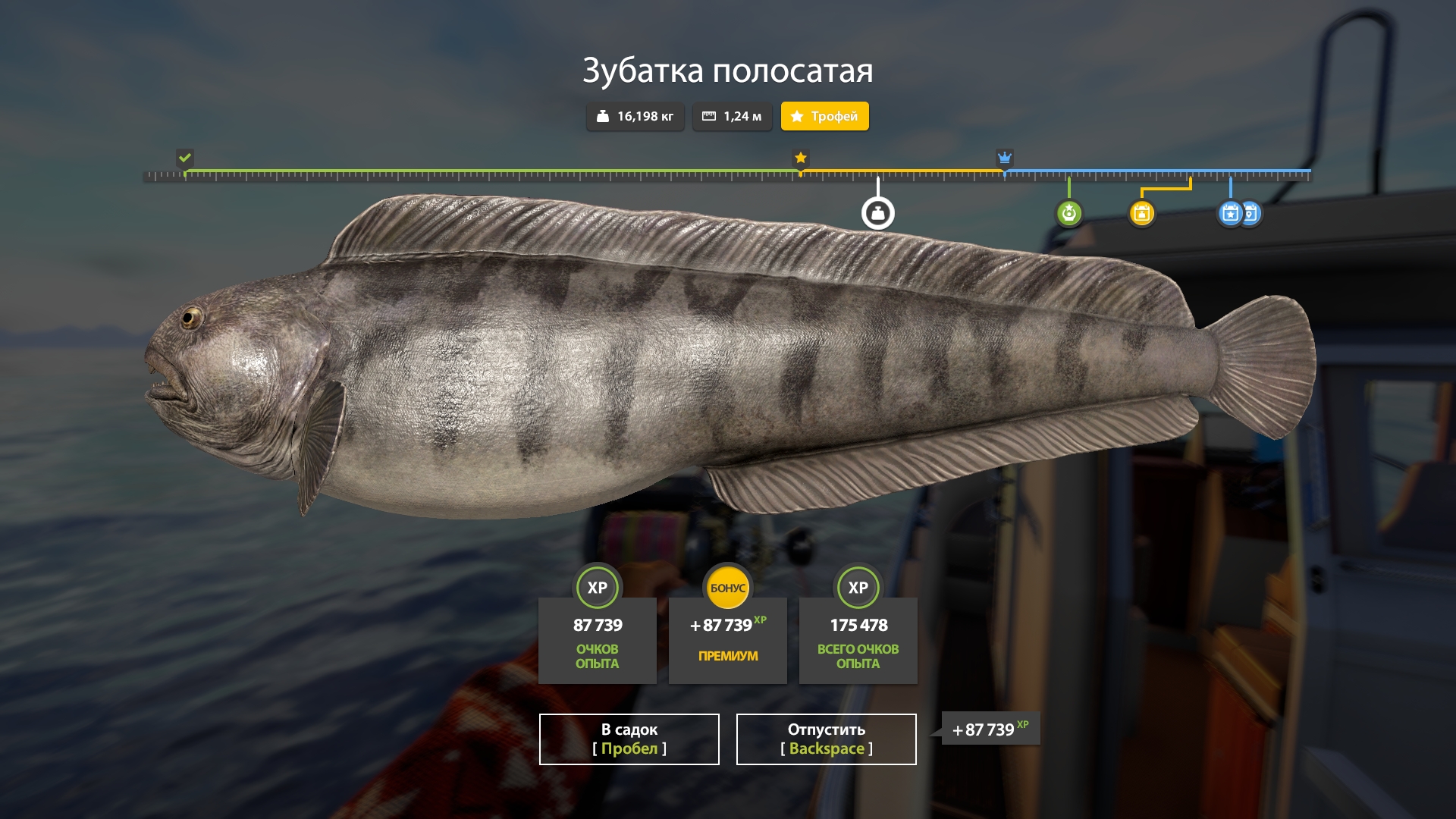Image resolution: width=1456 pixels, height=819 pixels.
Task: Select the gold star trophy threshold marker
Action: pos(800,158)
